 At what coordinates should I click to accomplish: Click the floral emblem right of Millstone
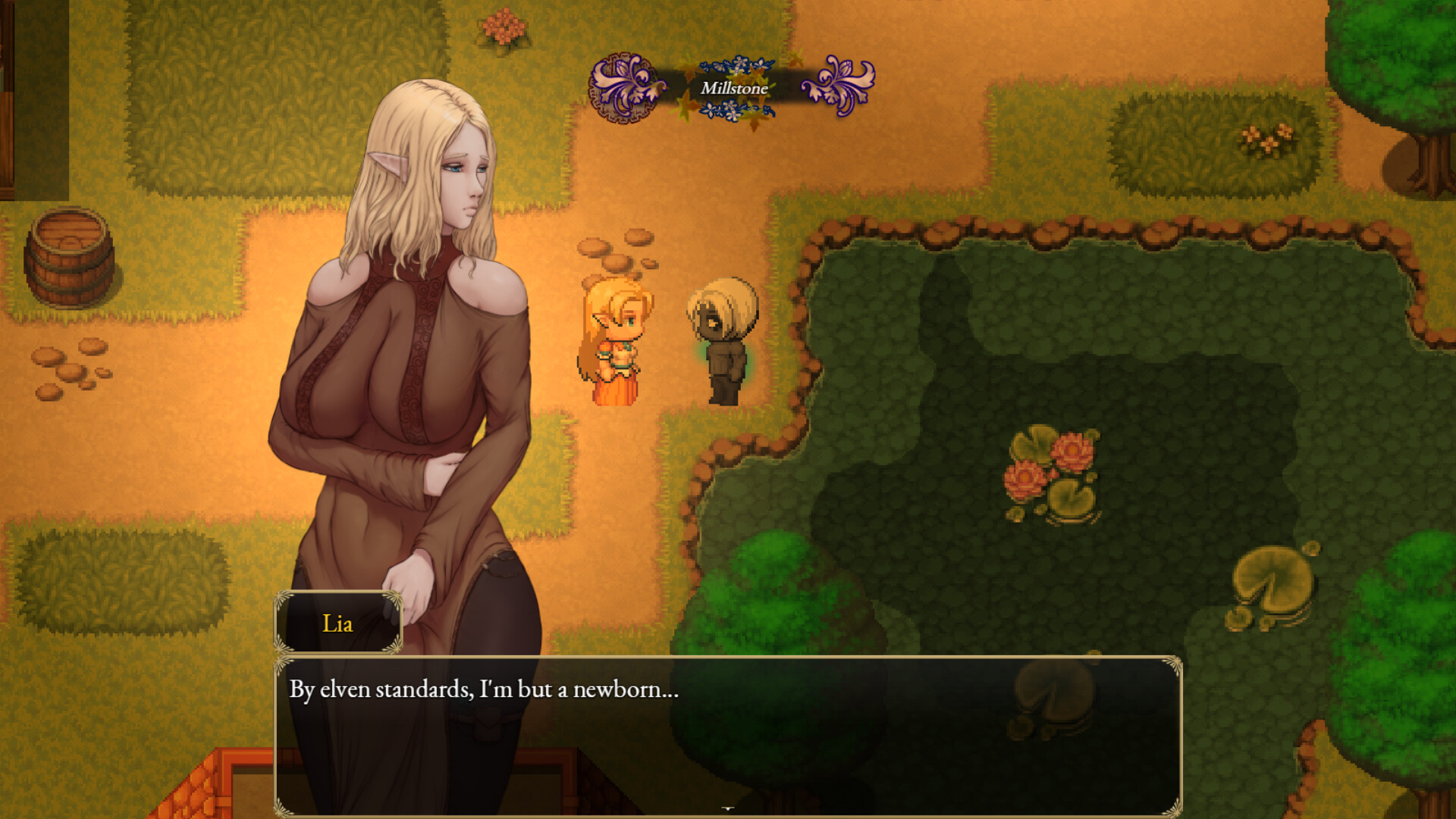[x=838, y=86]
